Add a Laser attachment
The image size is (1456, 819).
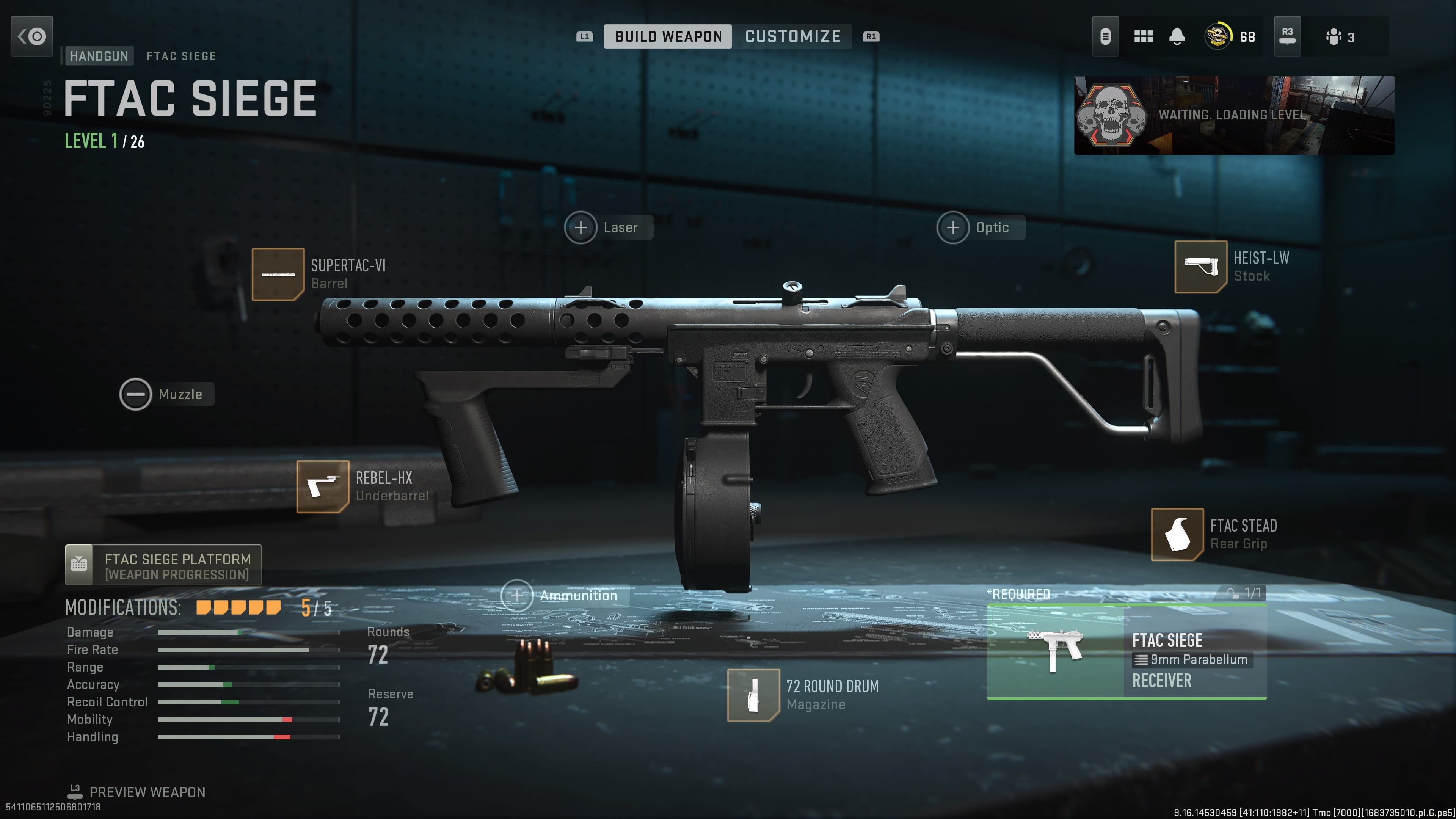pos(581,227)
